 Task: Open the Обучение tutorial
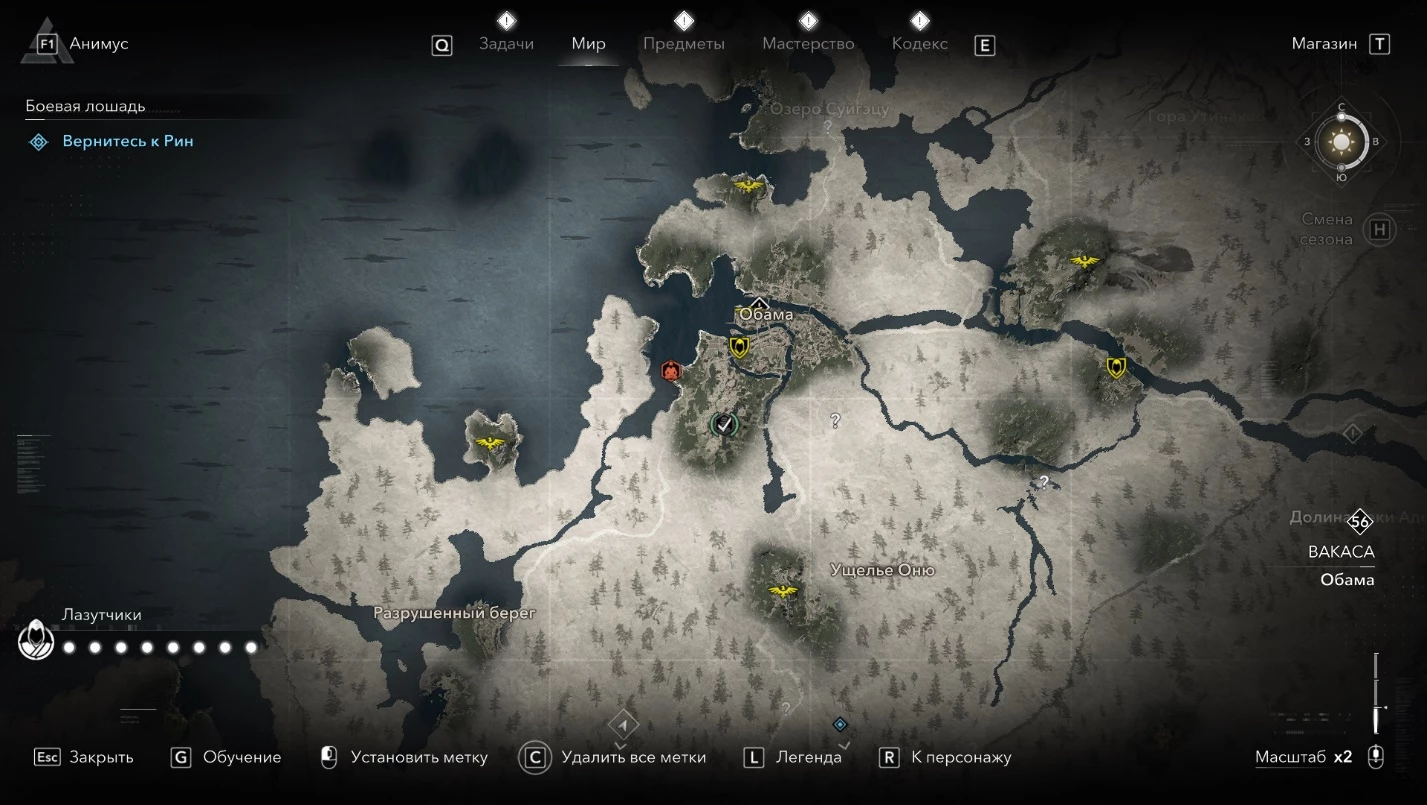coord(241,758)
